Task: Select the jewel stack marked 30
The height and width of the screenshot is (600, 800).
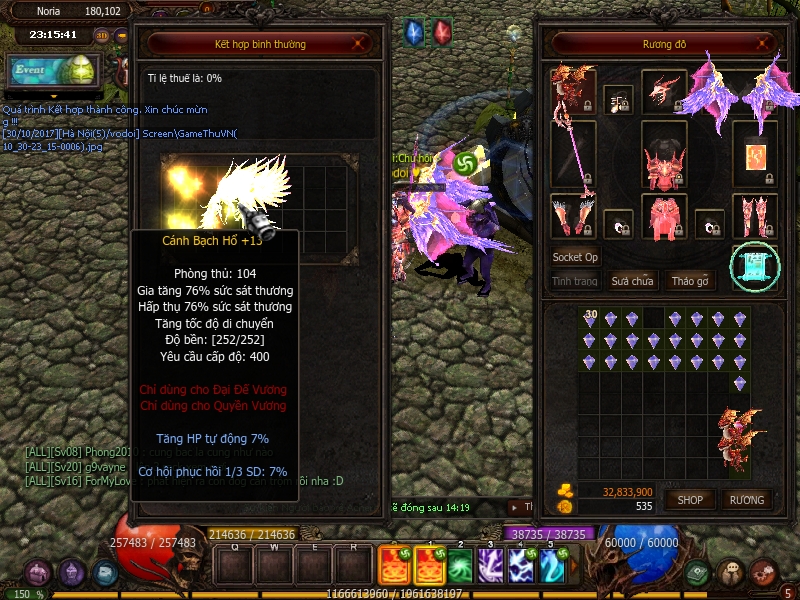Action: [x=591, y=319]
